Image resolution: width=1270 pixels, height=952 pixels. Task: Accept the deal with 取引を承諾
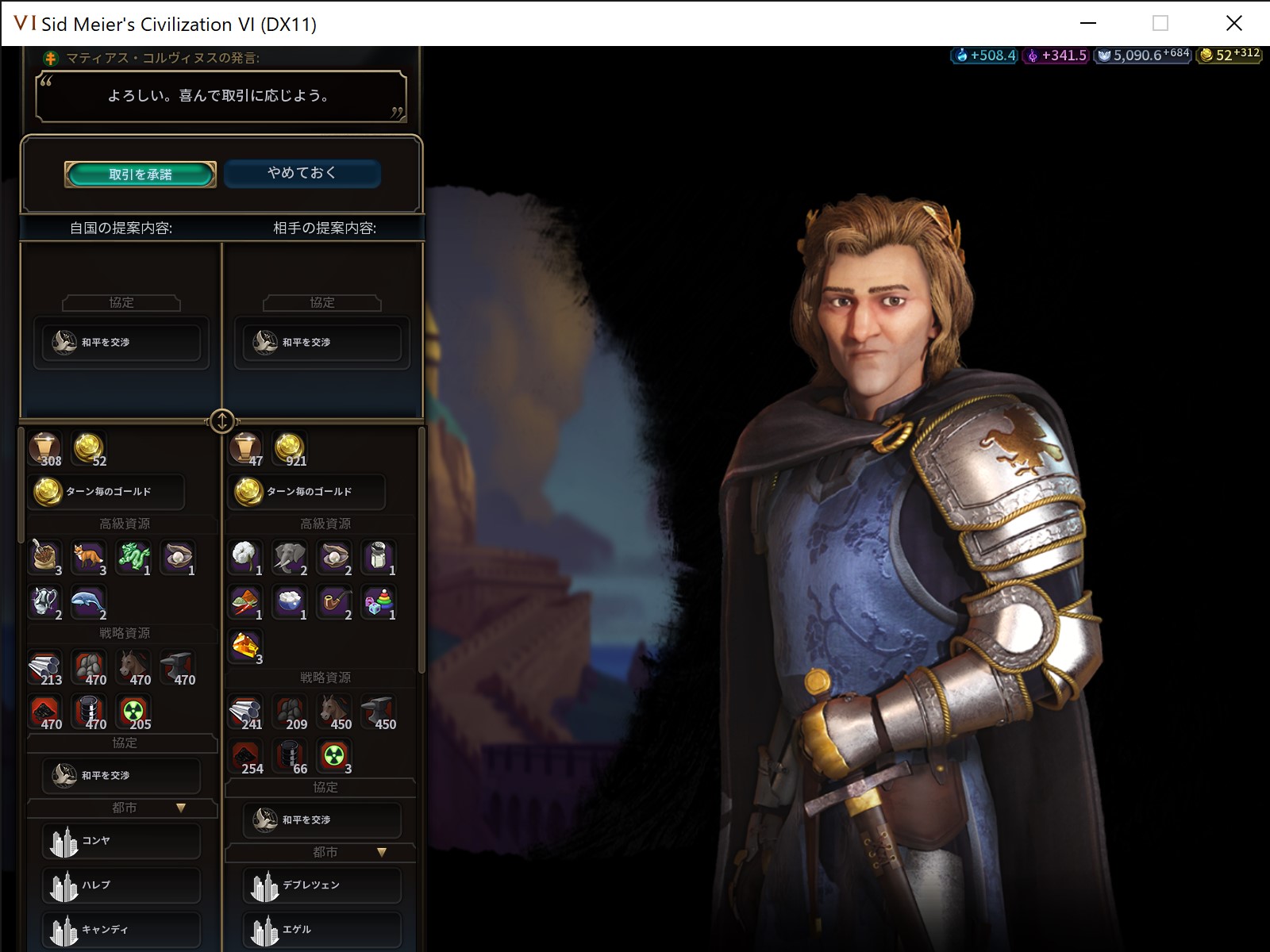pos(140,174)
